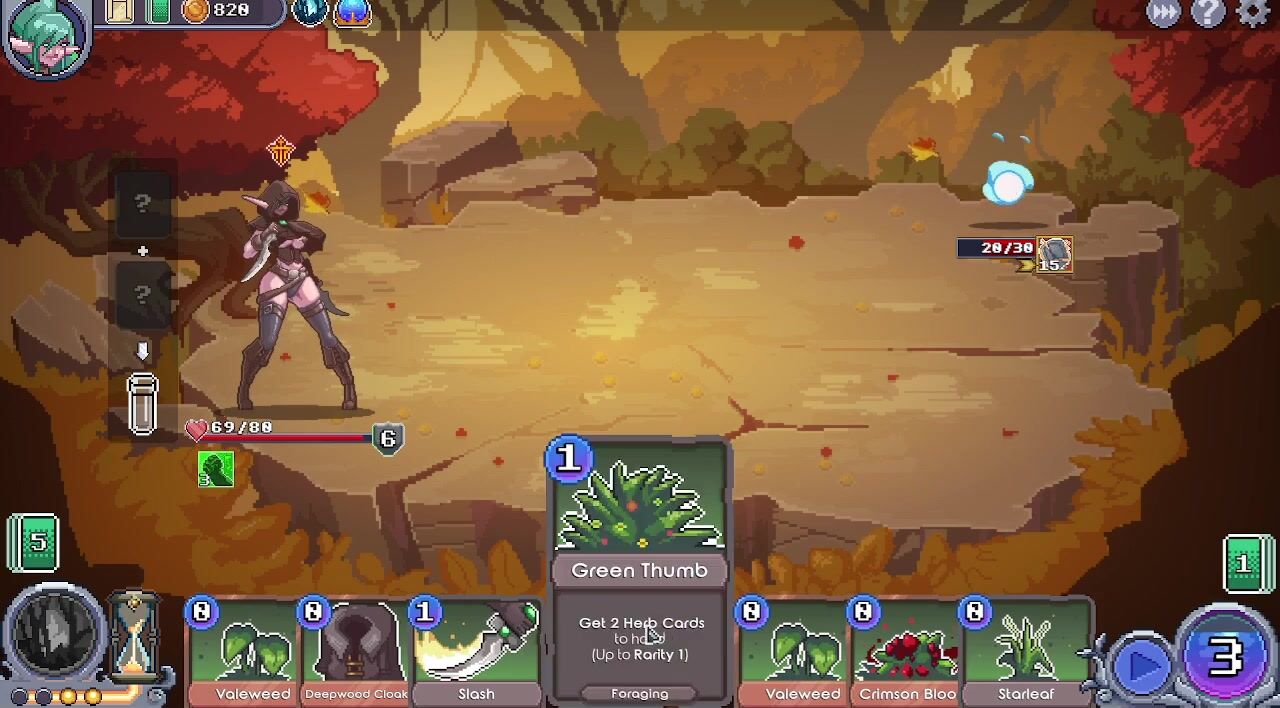Inspect the blue flame relic icon

tap(352, 11)
